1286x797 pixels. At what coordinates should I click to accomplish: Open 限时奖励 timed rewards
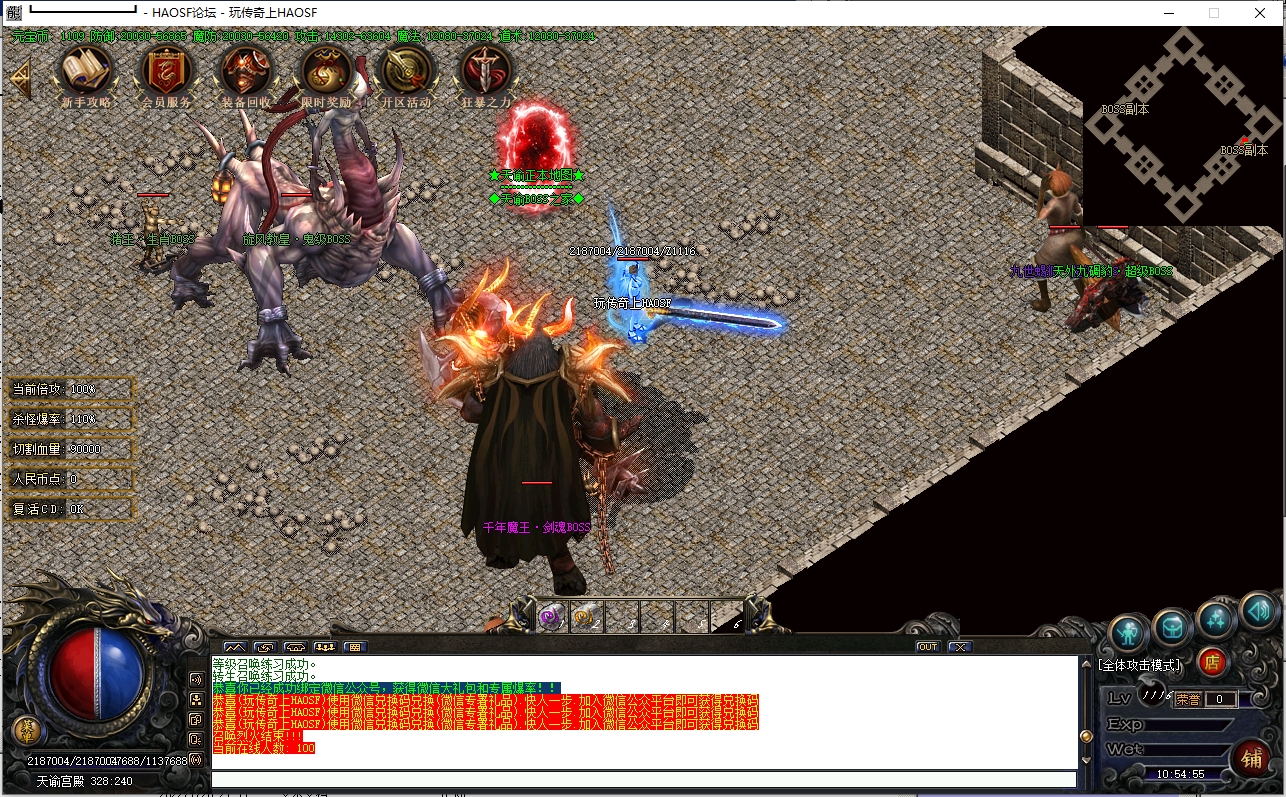(326, 70)
